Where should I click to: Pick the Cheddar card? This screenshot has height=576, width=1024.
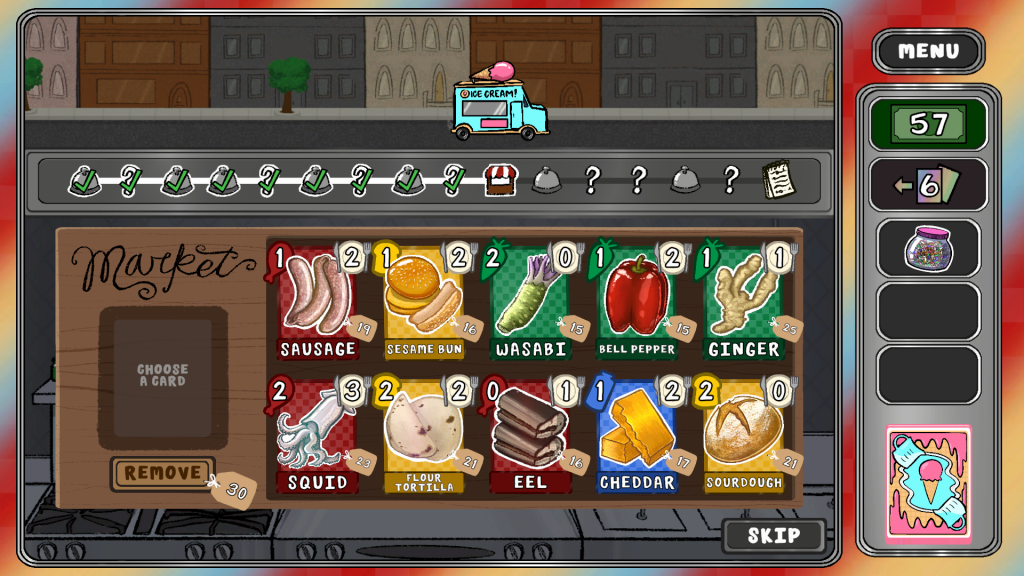coord(636,437)
